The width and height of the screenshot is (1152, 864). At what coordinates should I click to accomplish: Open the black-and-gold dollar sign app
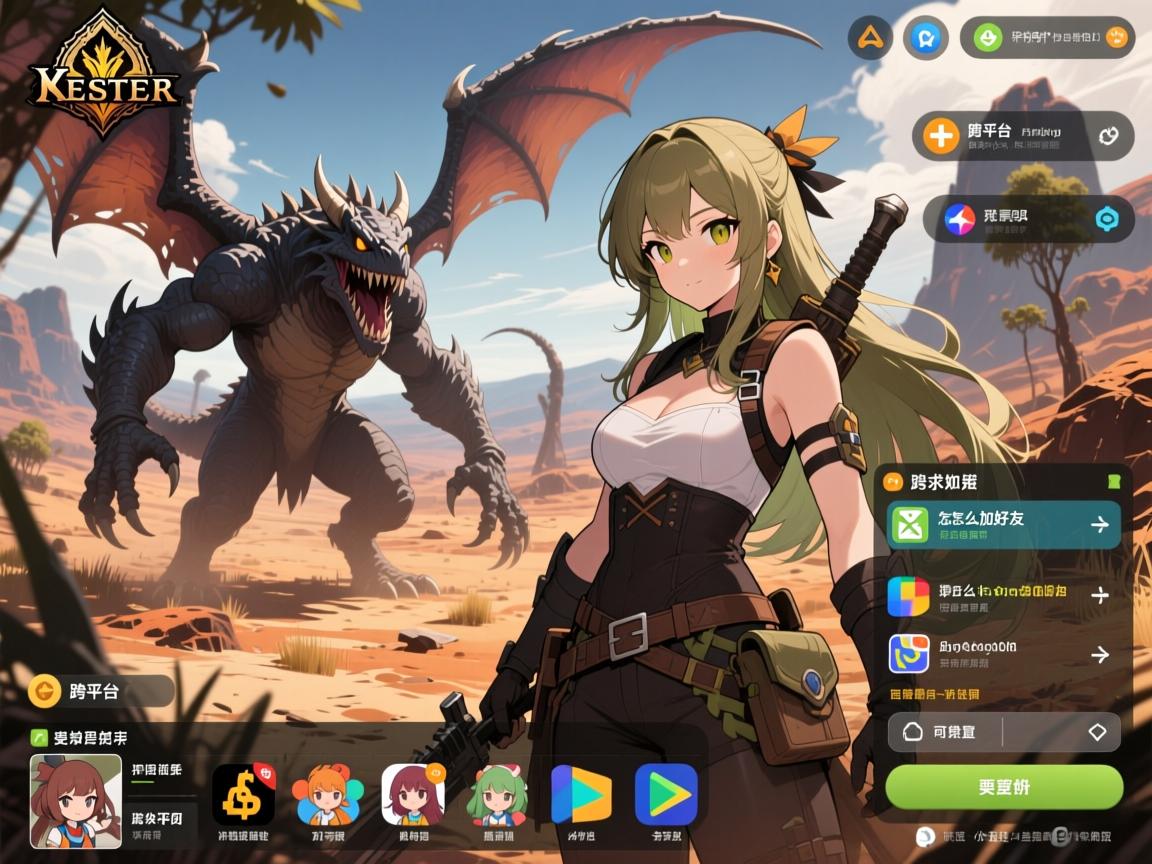click(243, 795)
